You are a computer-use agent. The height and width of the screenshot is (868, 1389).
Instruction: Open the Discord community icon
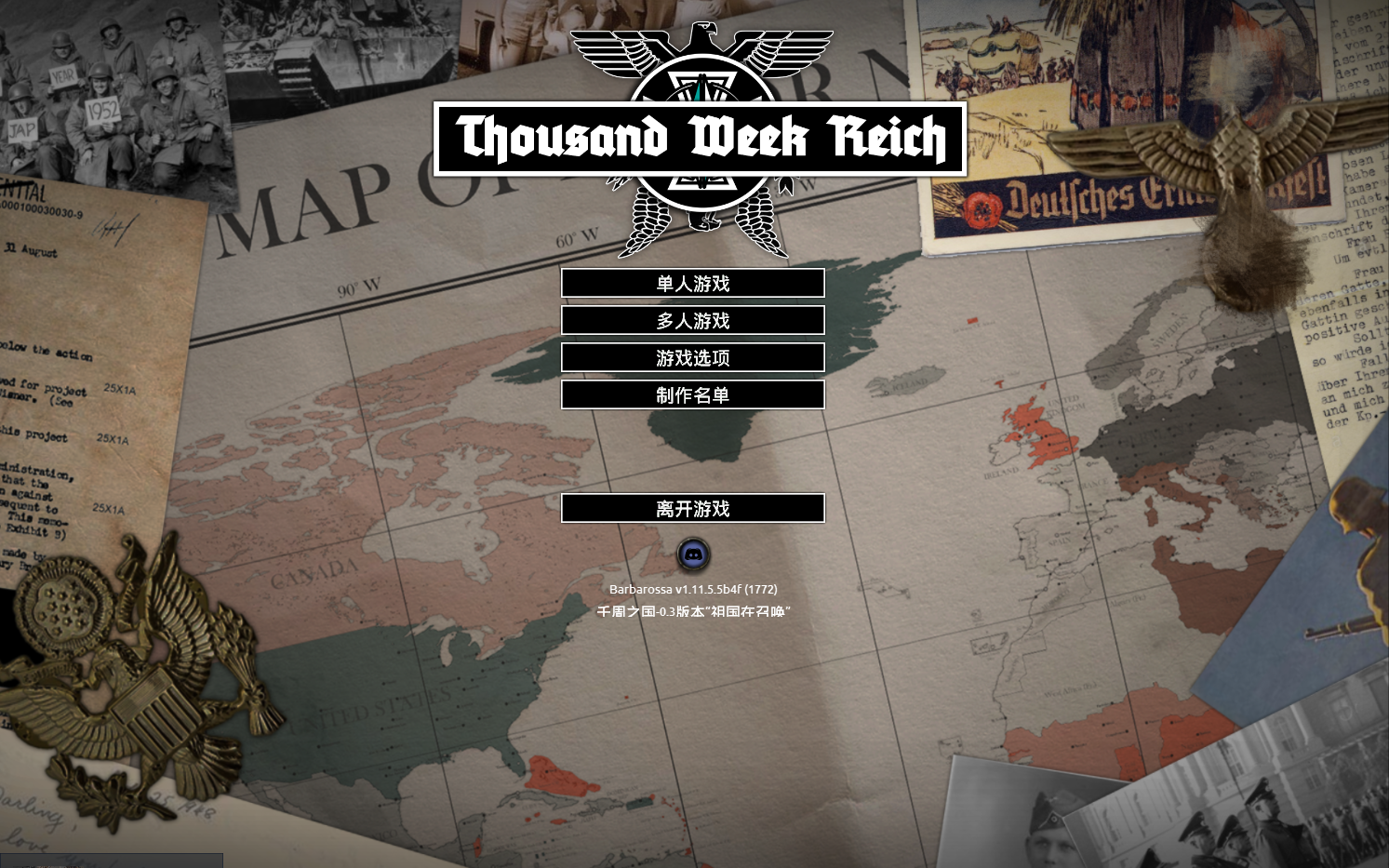691,555
